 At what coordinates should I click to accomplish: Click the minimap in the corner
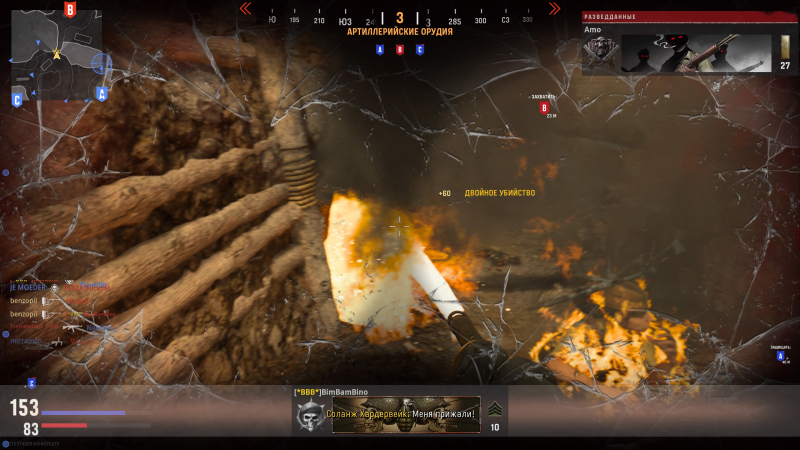[57, 48]
